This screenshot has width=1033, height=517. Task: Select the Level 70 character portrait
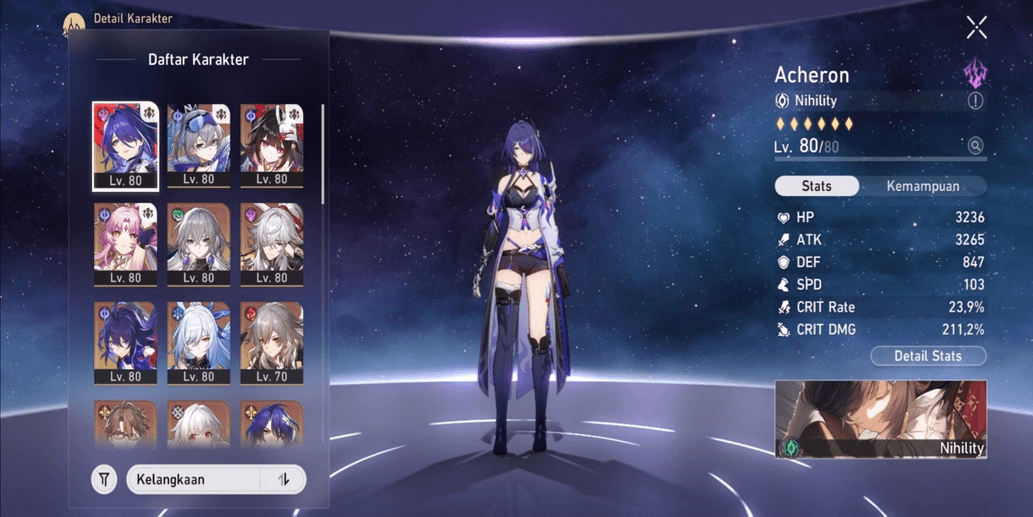tap(271, 343)
